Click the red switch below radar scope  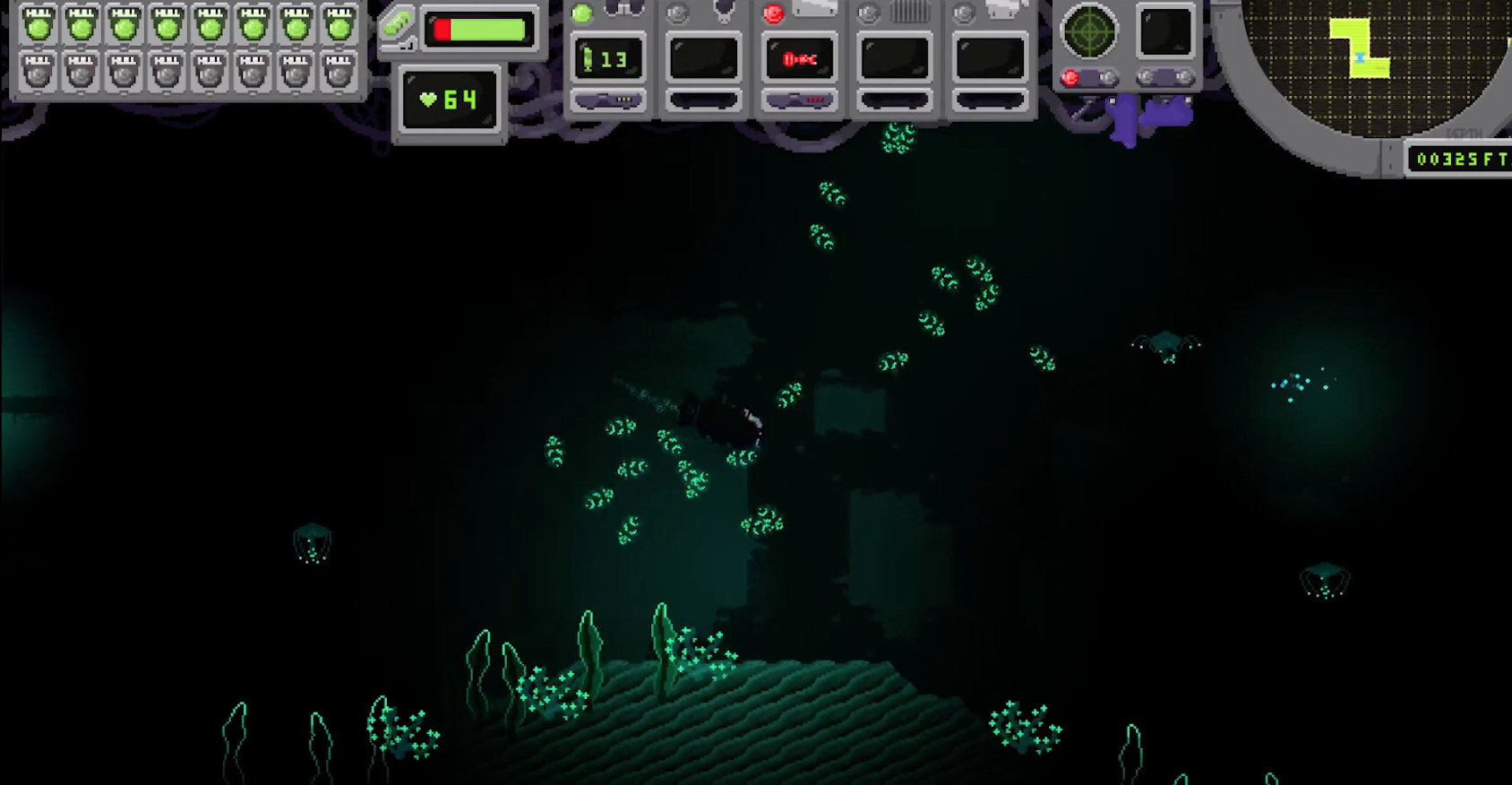click(1070, 78)
